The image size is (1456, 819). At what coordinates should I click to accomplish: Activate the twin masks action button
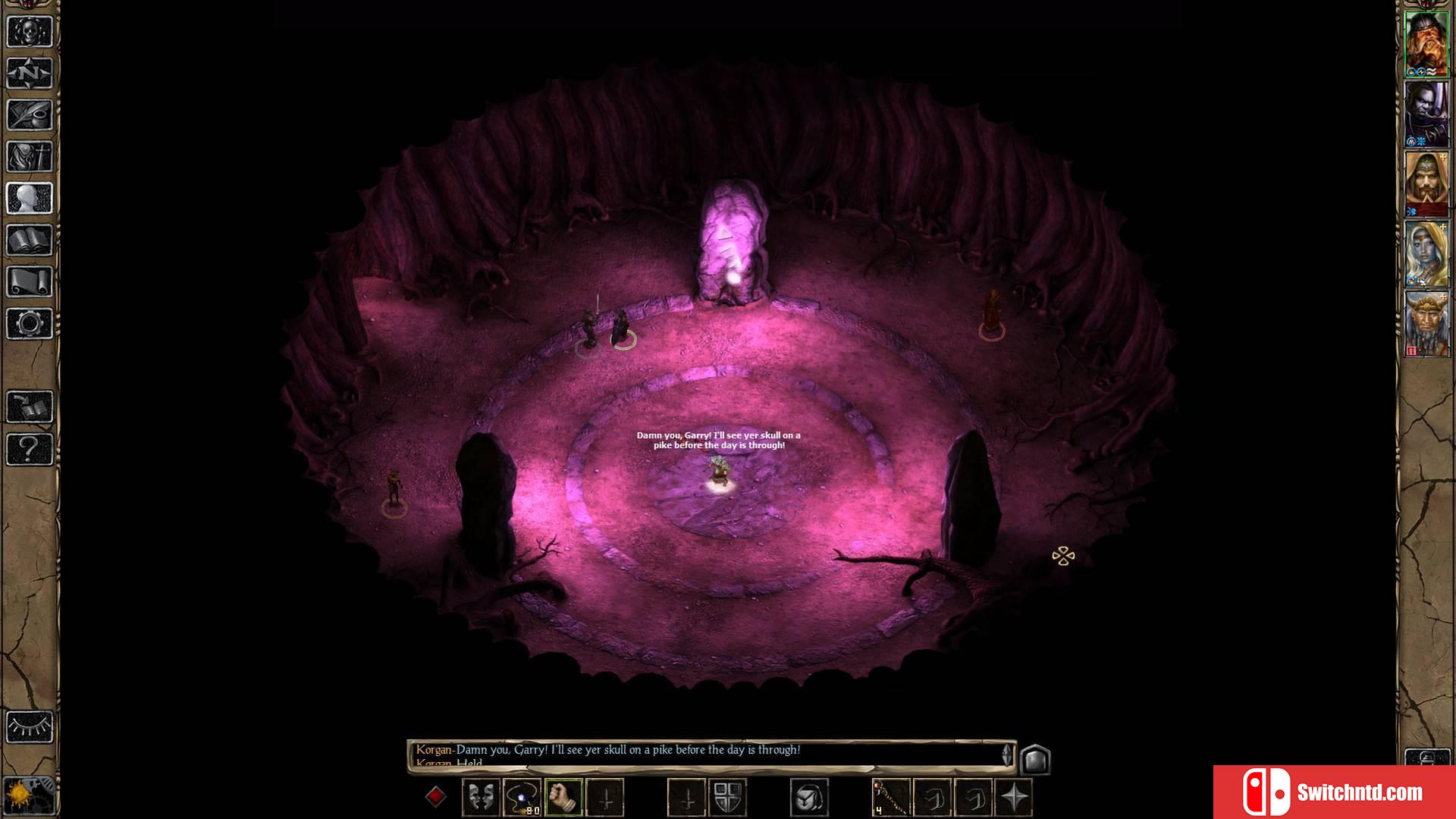[481, 798]
